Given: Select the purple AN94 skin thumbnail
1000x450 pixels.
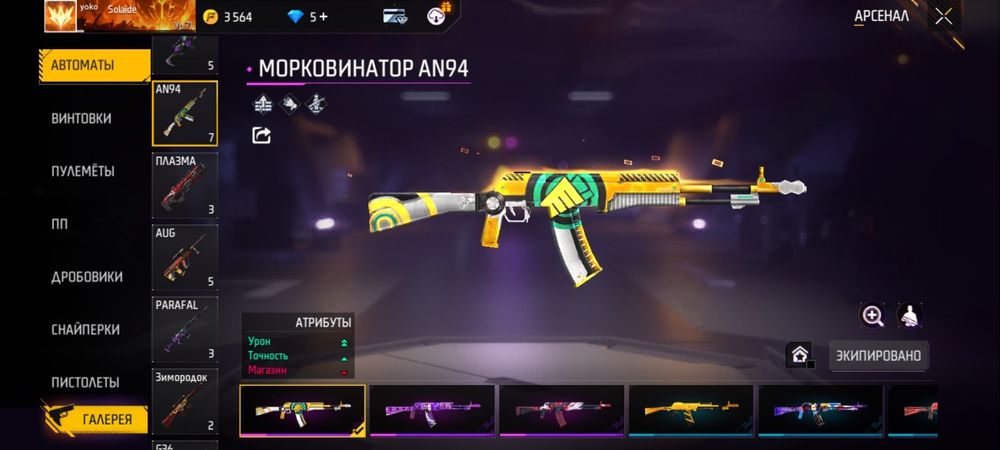Looking at the screenshot, I should 432,410.
